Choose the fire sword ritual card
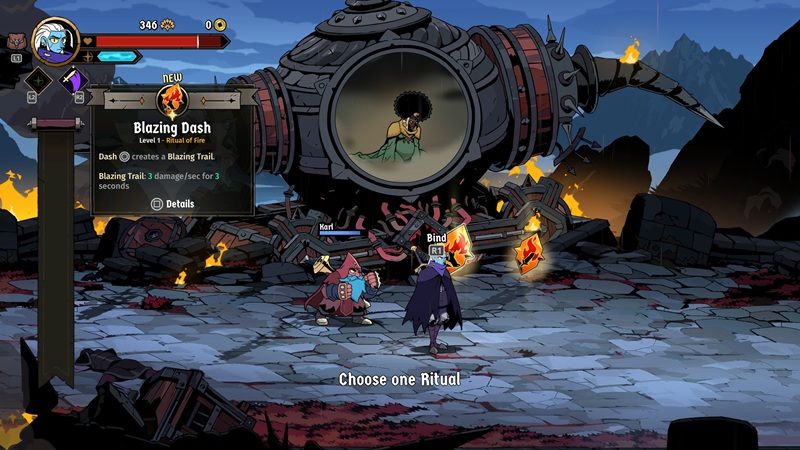The image size is (800, 450). coord(529,253)
